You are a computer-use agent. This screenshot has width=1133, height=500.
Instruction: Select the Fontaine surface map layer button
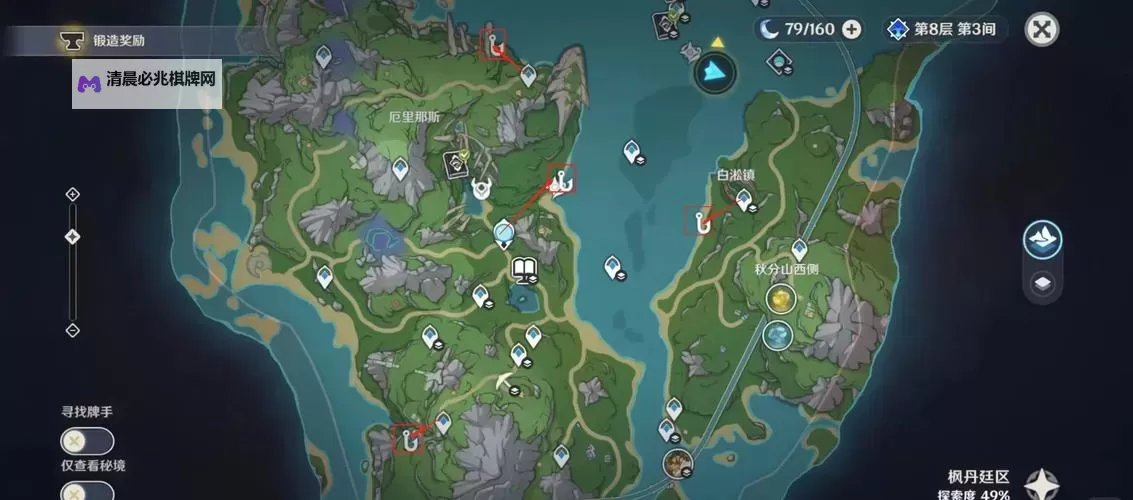coord(1042,240)
